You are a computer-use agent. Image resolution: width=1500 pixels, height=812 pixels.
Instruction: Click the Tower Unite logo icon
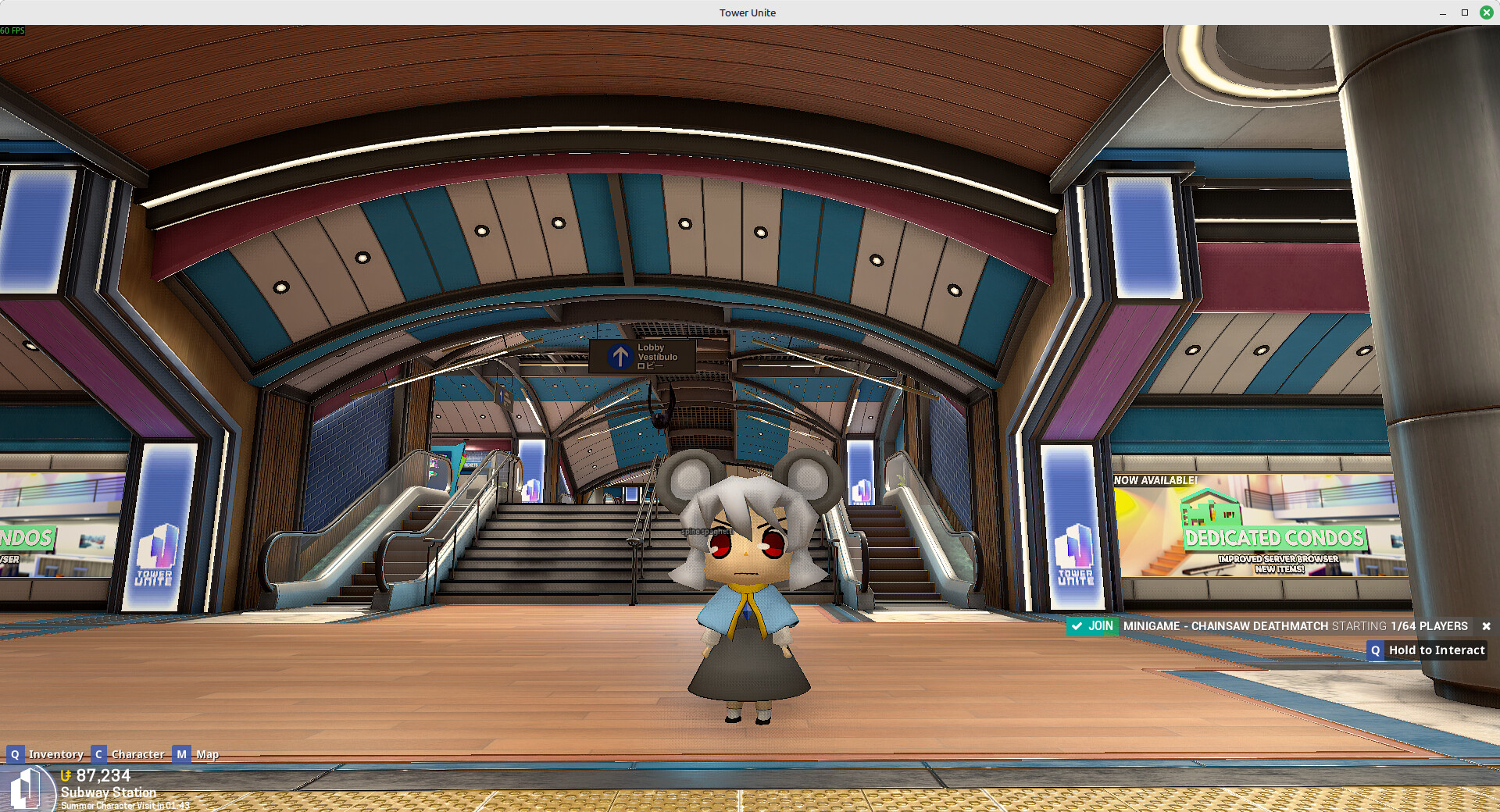[27, 789]
